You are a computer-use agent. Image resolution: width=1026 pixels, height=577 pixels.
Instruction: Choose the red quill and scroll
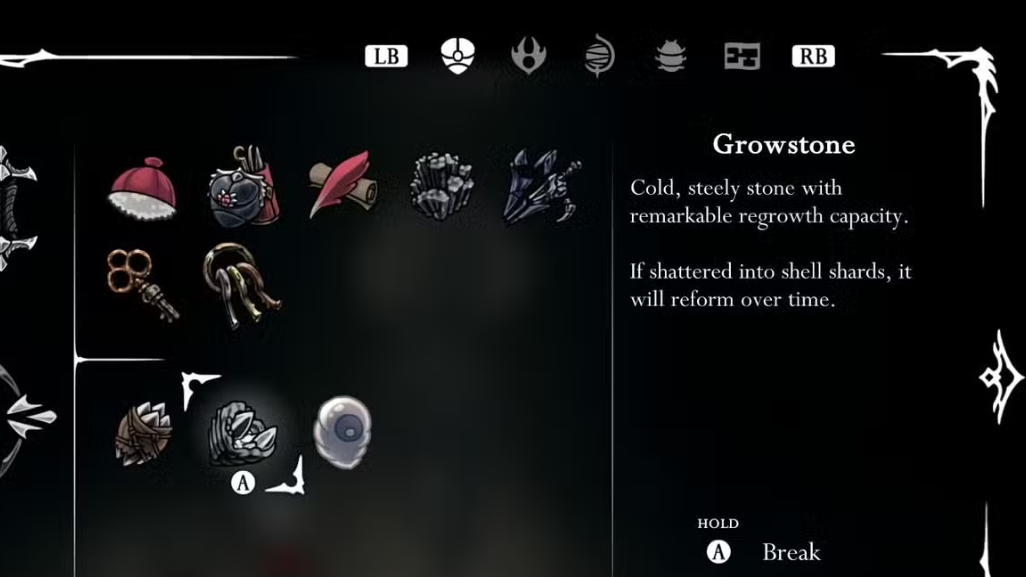340,183
